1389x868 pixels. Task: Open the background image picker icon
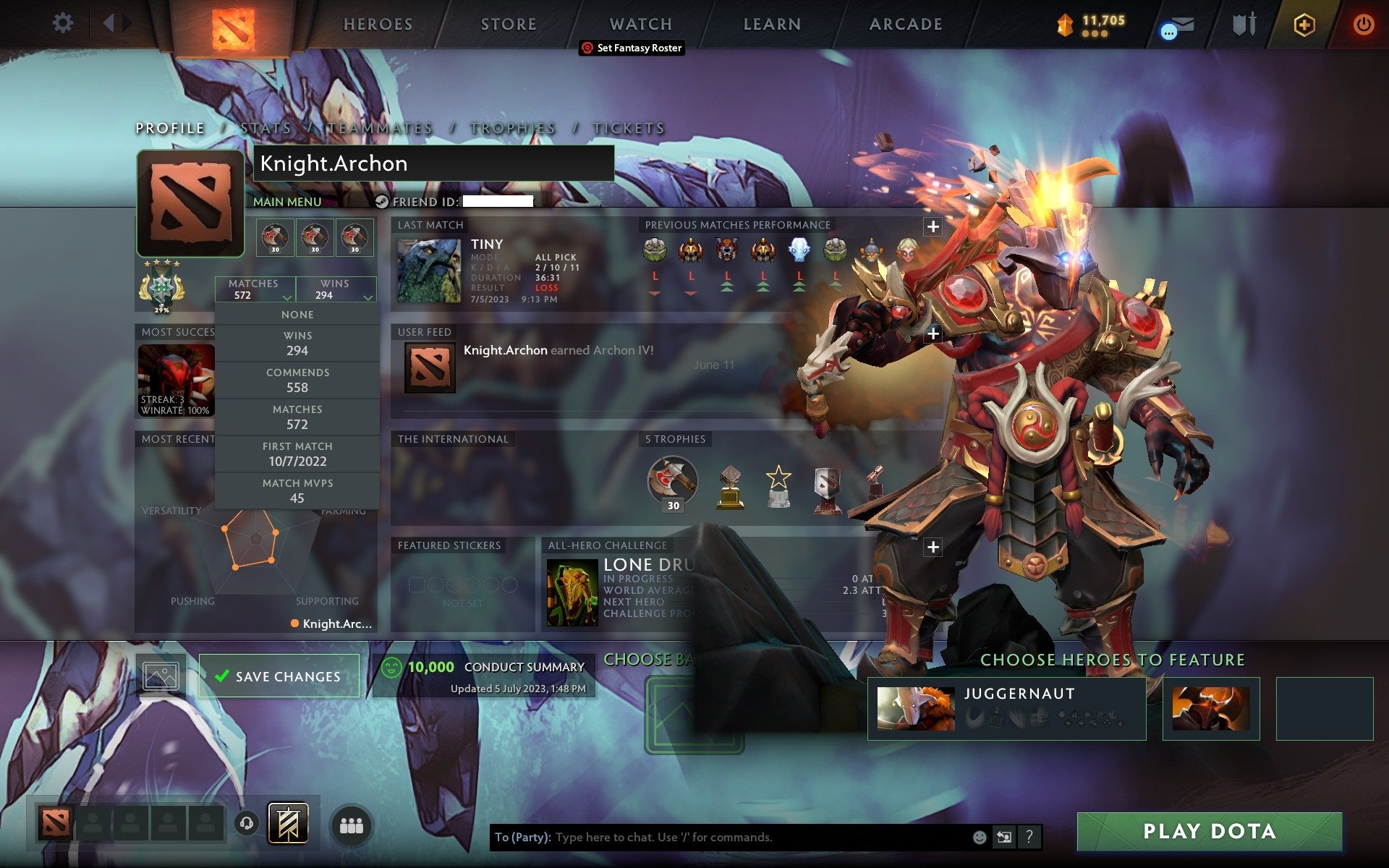coord(161,674)
